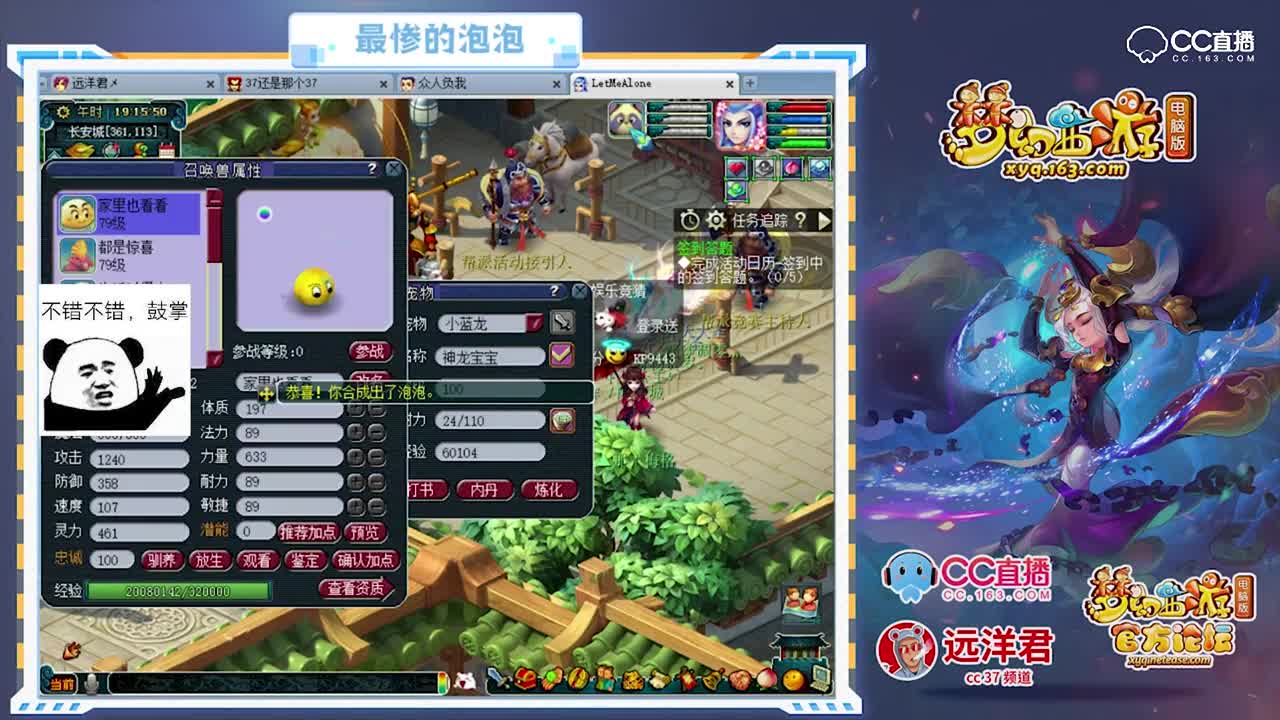1280x720 pixels.
Task: Click the green experience progress bar
Action: (x=178, y=590)
